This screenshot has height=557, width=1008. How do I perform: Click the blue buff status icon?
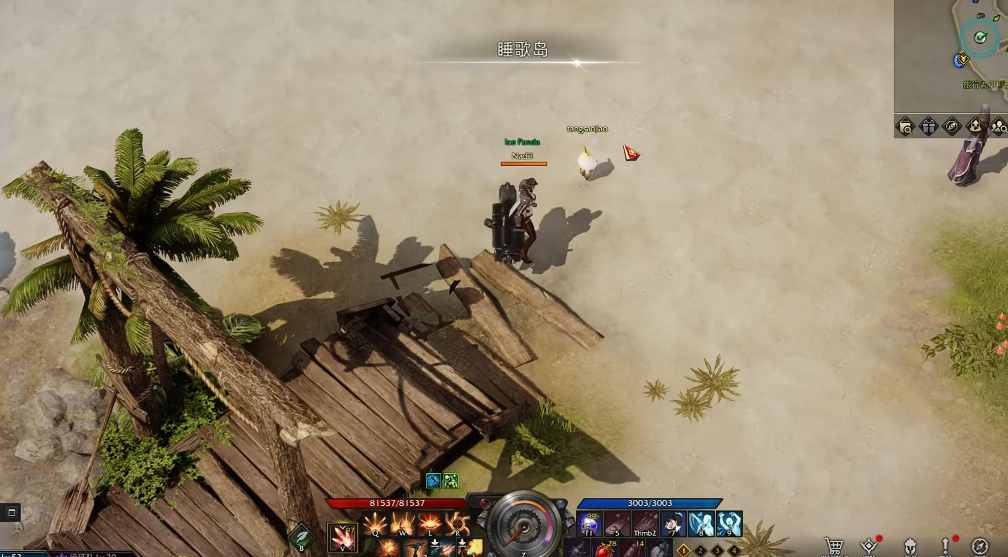click(433, 481)
